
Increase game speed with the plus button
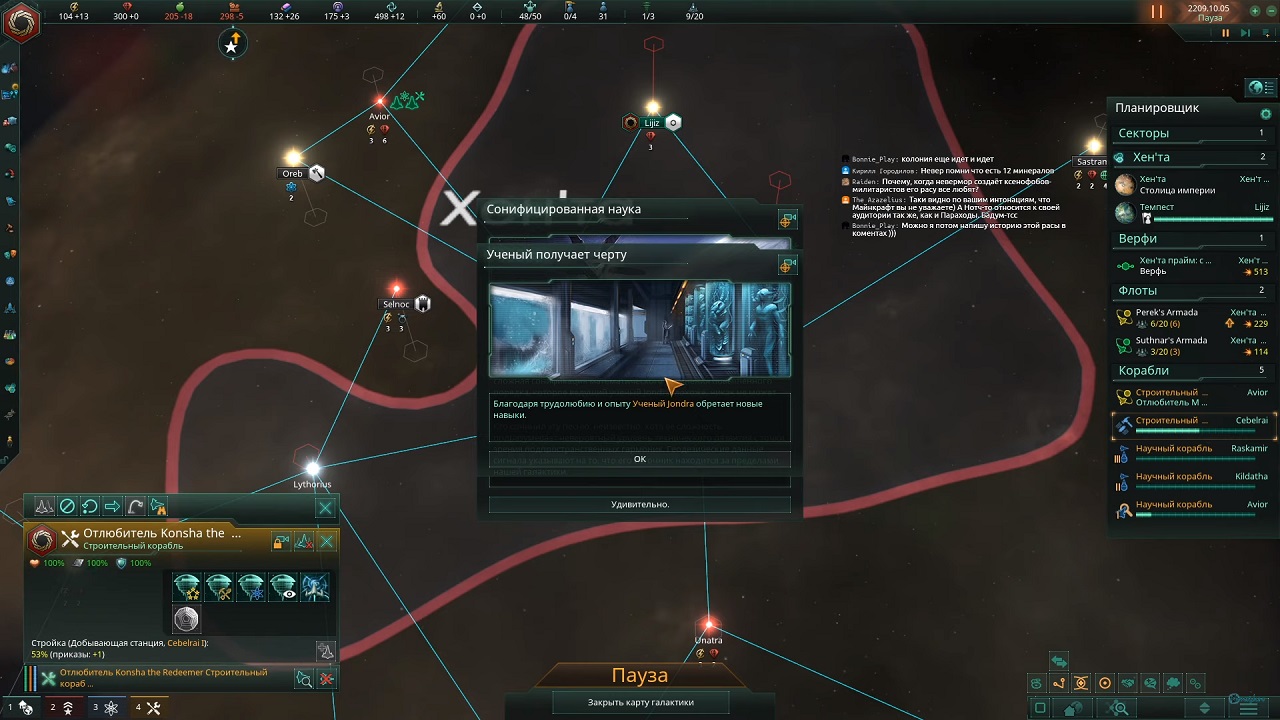tap(1255, 11)
